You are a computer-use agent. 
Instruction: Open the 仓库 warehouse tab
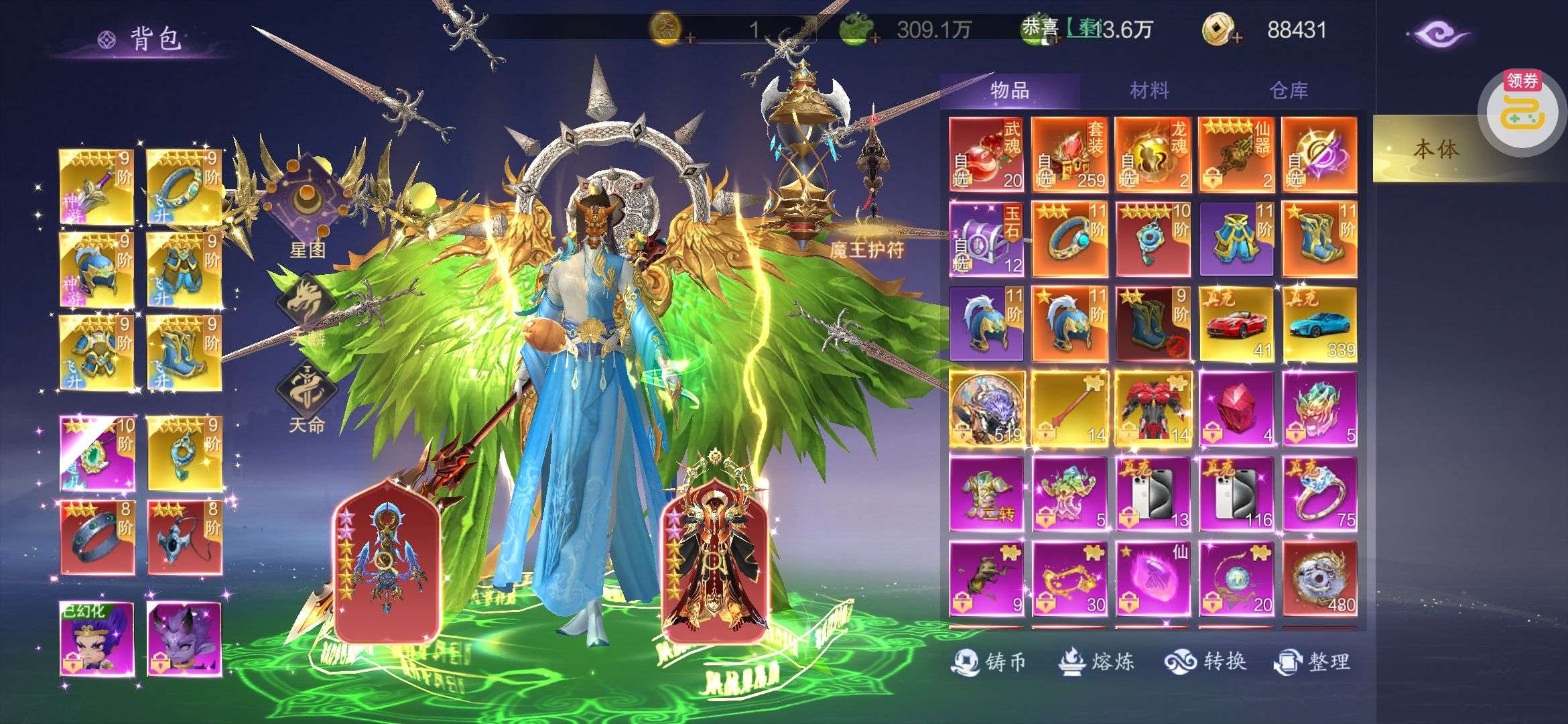(x=1288, y=90)
